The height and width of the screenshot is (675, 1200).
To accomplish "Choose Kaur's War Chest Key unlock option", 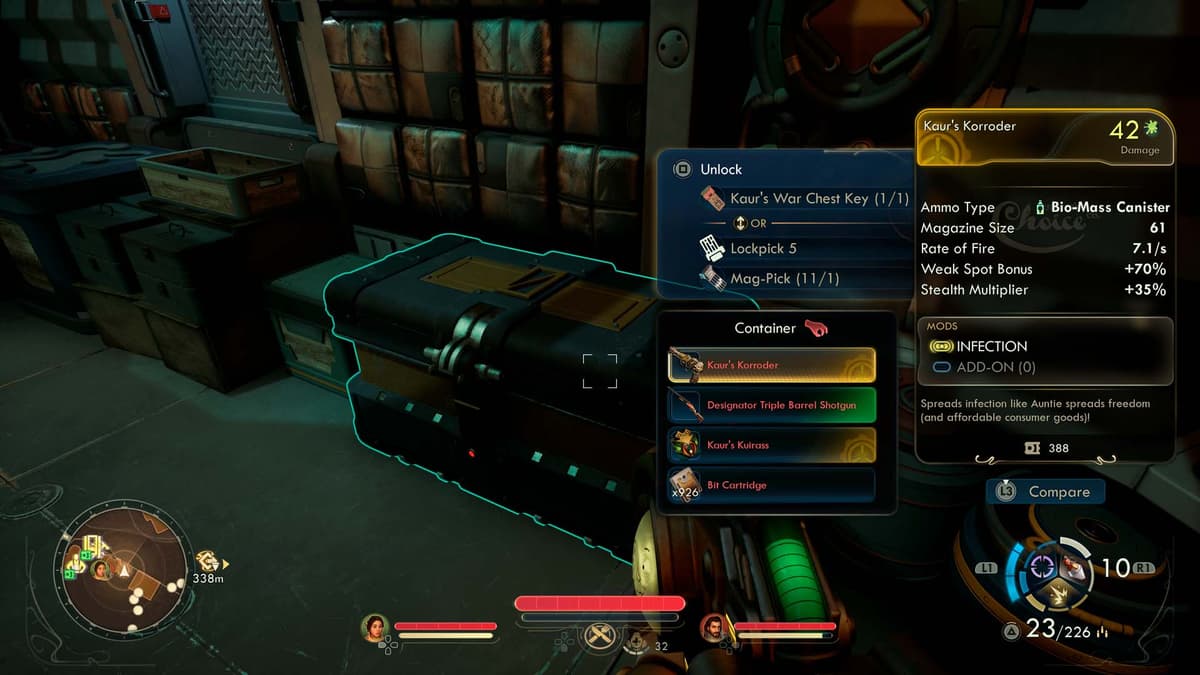I will (x=798, y=198).
